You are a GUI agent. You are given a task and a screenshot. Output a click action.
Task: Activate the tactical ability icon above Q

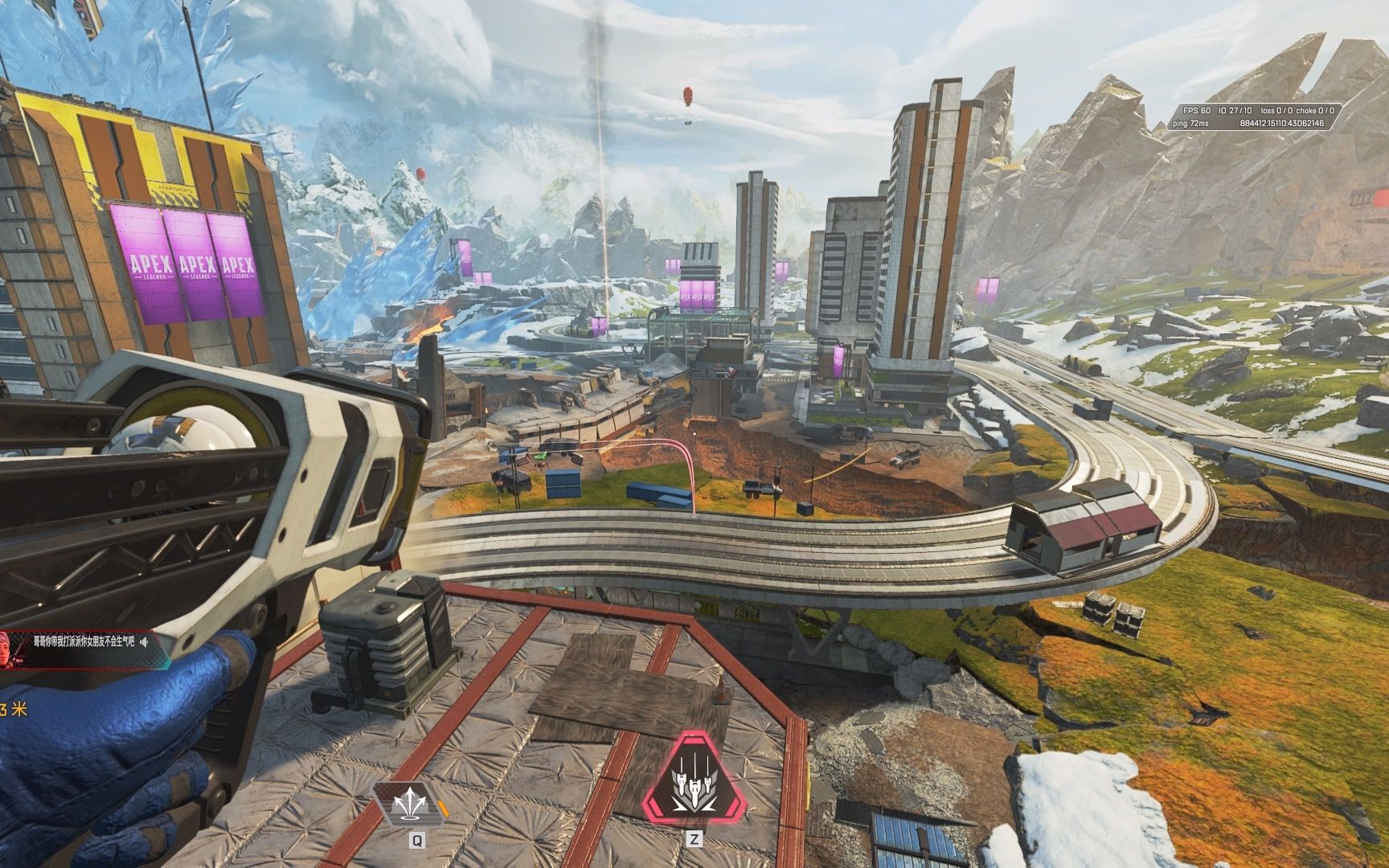[x=412, y=804]
